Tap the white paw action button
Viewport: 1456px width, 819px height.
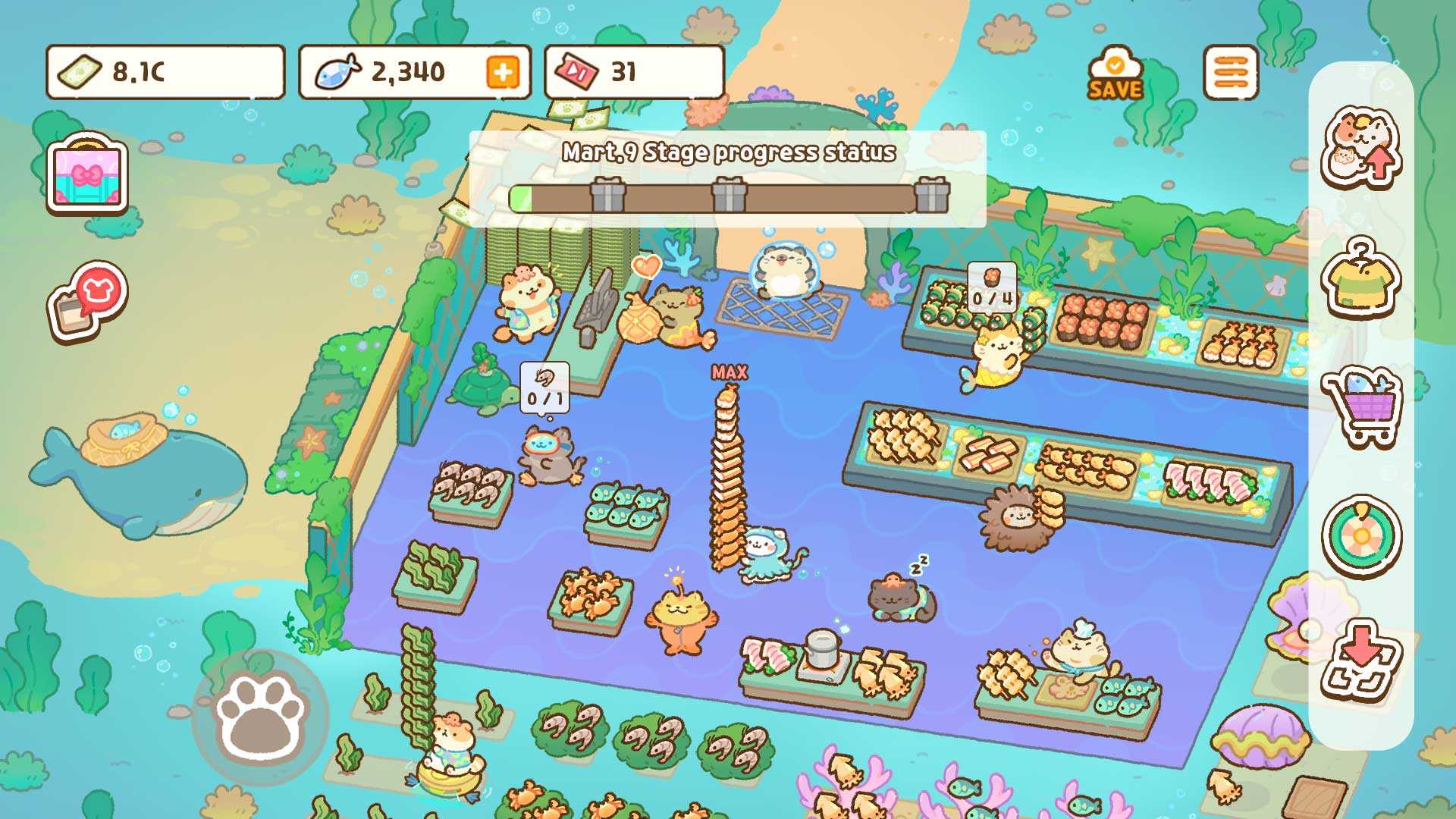click(x=260, y=716)
